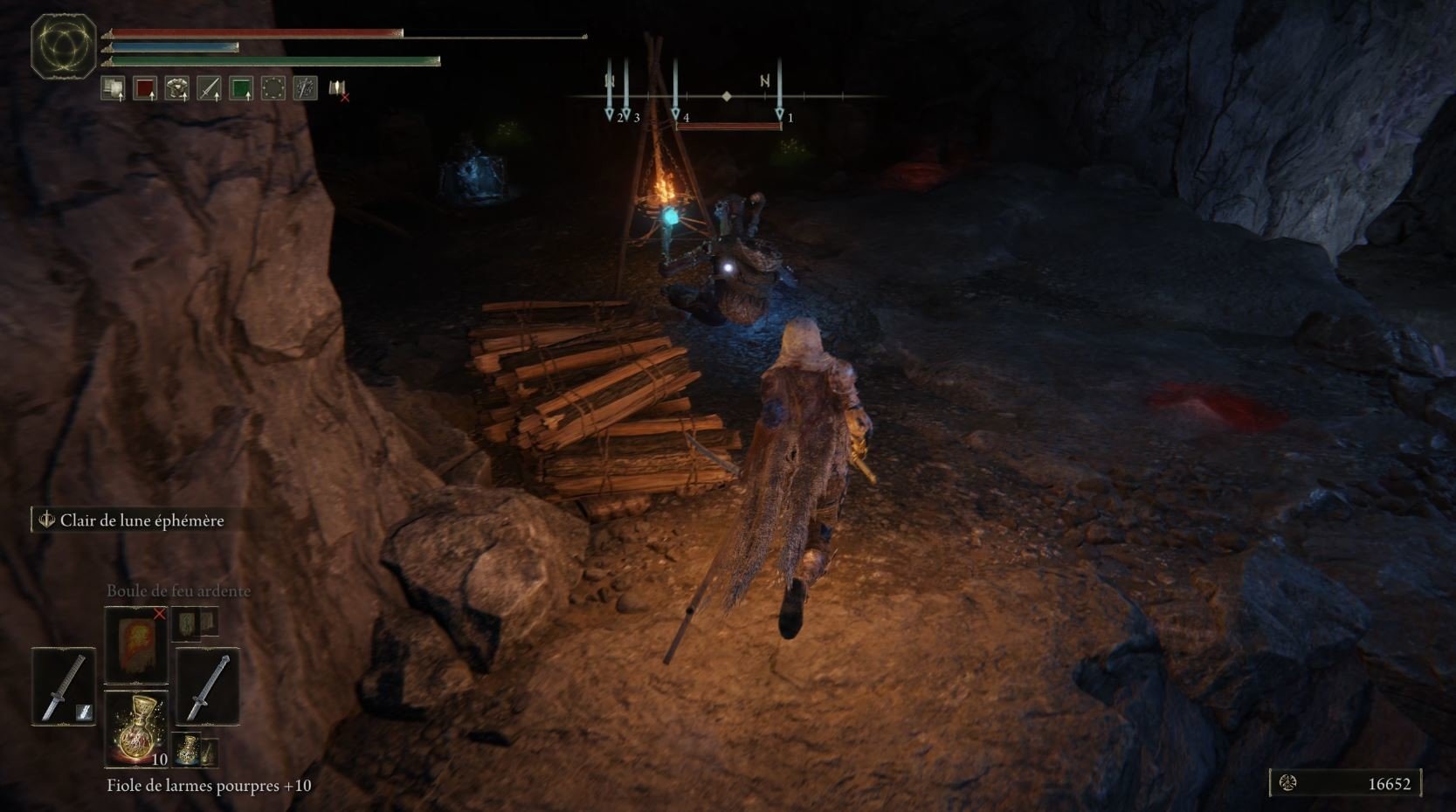Image resolution: width=1456 pixels, height=812 pixels.
Task: Click the next-item preview below the flask
Action: (x=194, y=749)
